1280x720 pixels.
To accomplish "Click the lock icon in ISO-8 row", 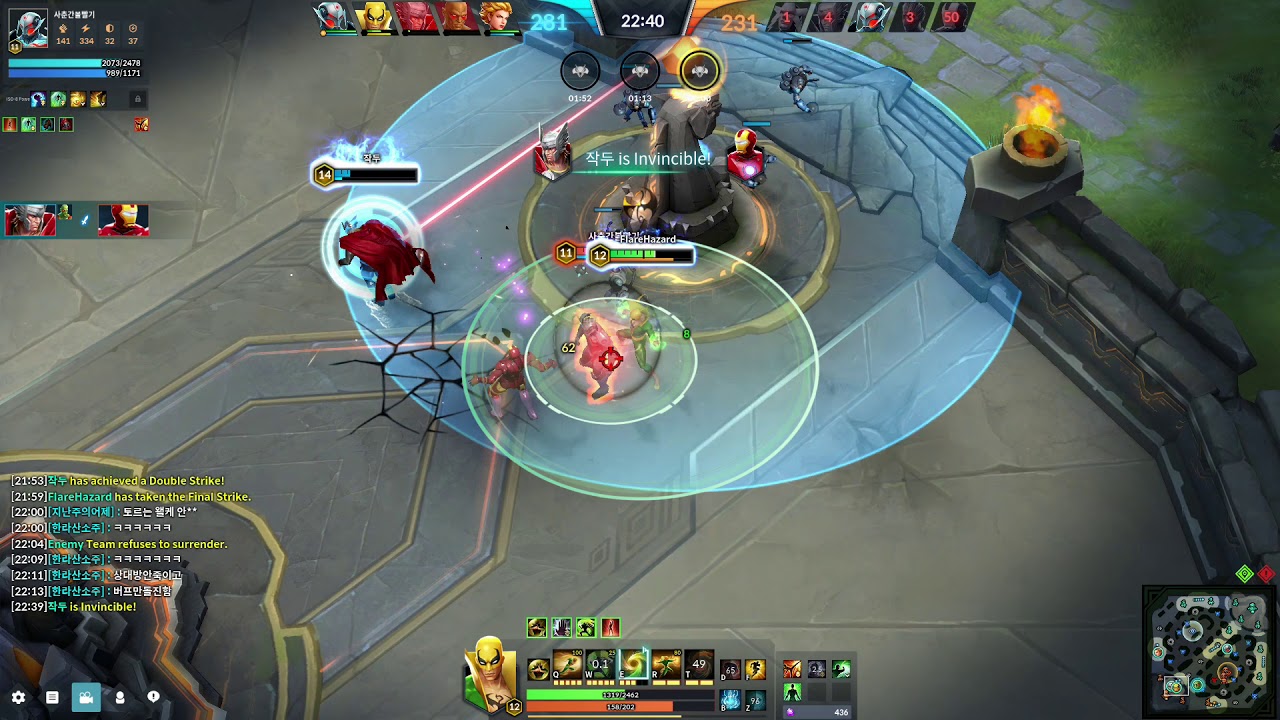I will [x=138, y=99].
